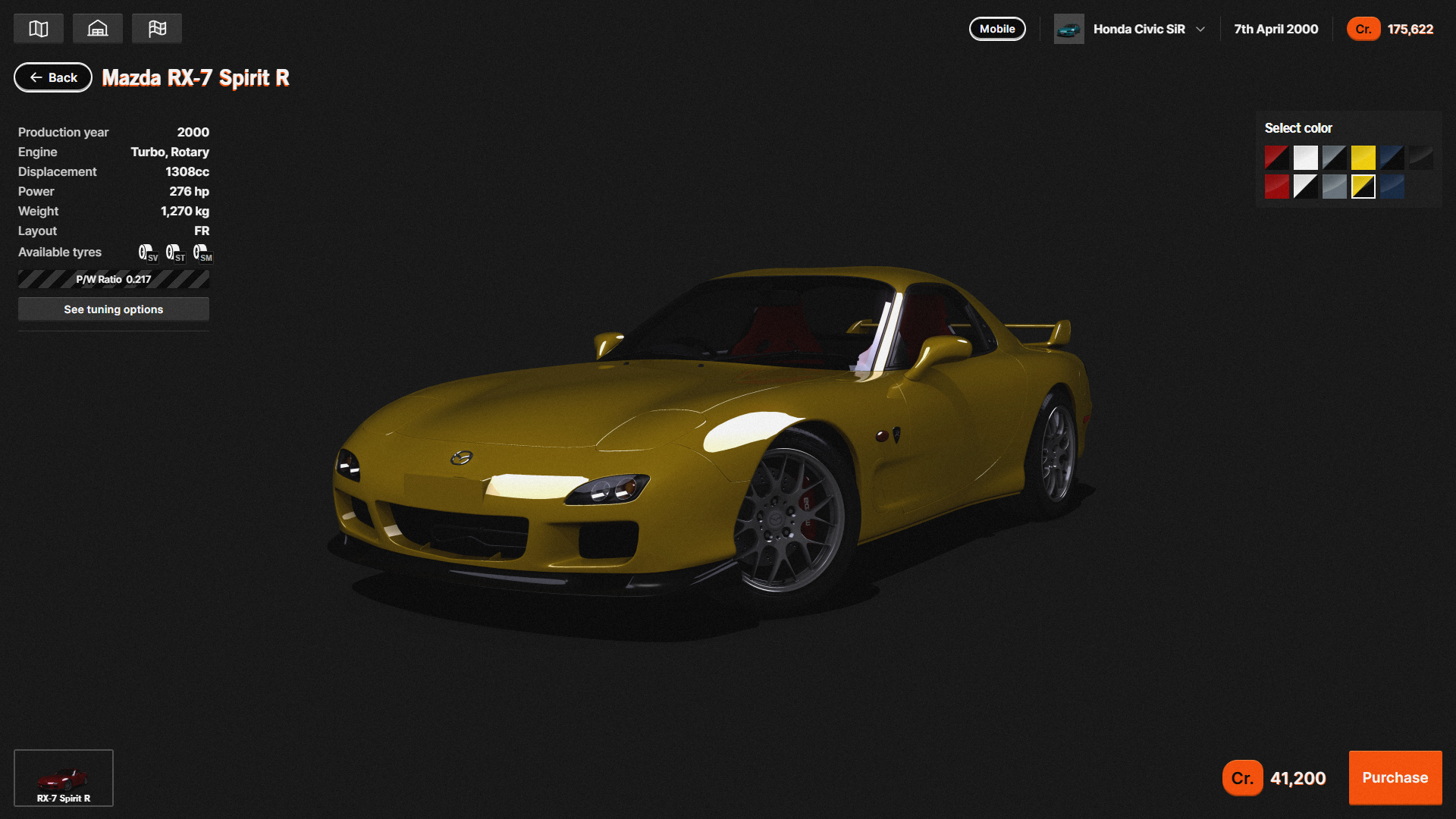The height and width of the screenshot is (819, 1456).
Task: Select the RX-7 Spirit R thumbnail
Action: click(64, 778)
